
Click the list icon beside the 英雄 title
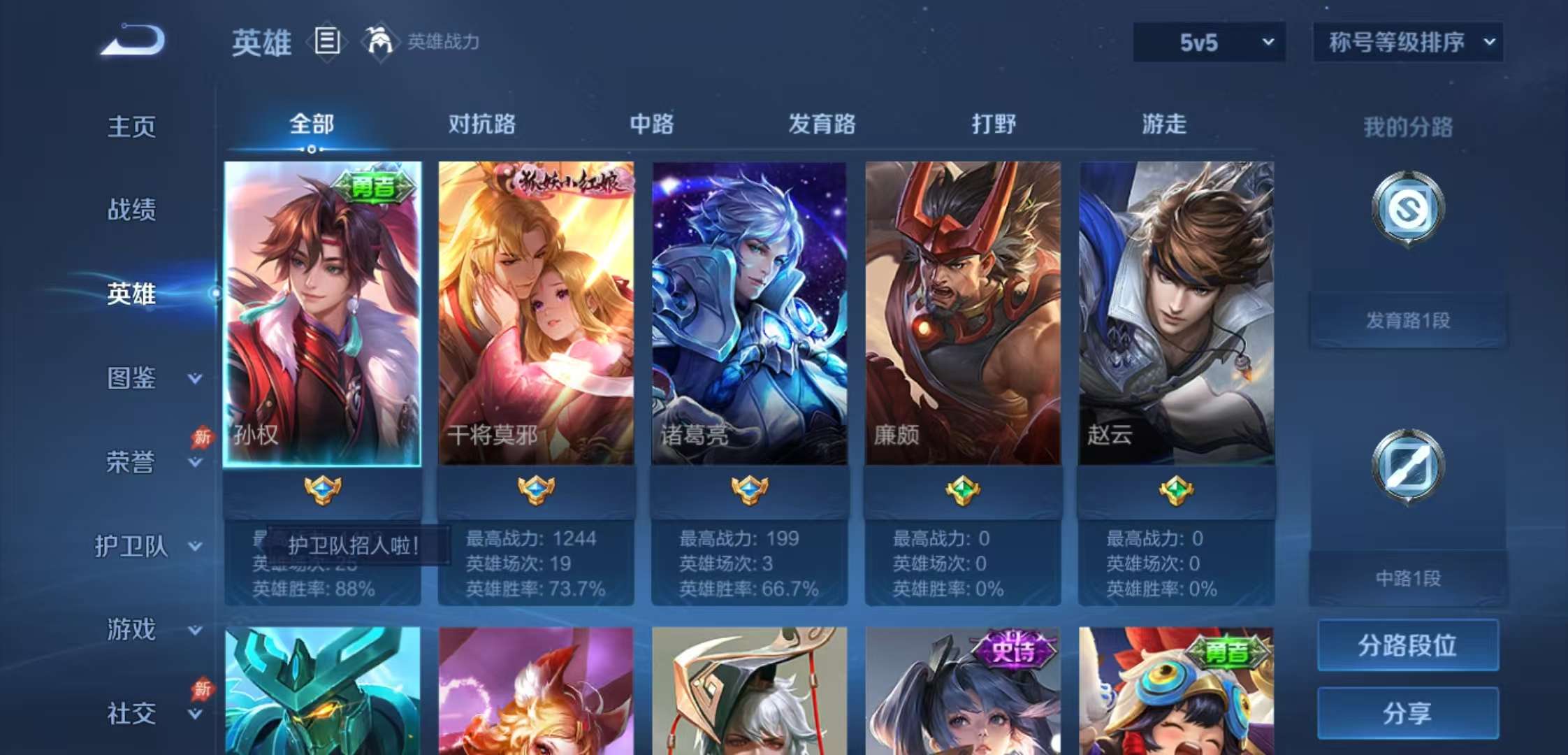click(326, 43)
